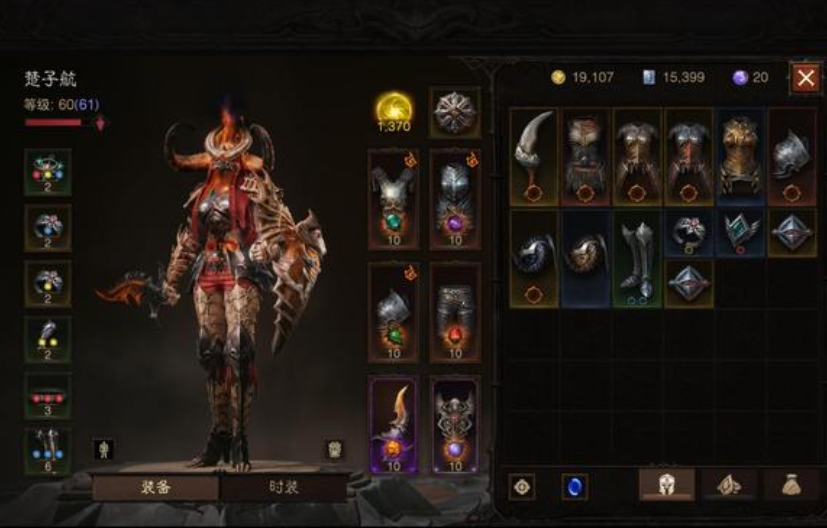Select the steel boots in the bag
The height and width of the screenshot is (528, 827).
point(637,258)
